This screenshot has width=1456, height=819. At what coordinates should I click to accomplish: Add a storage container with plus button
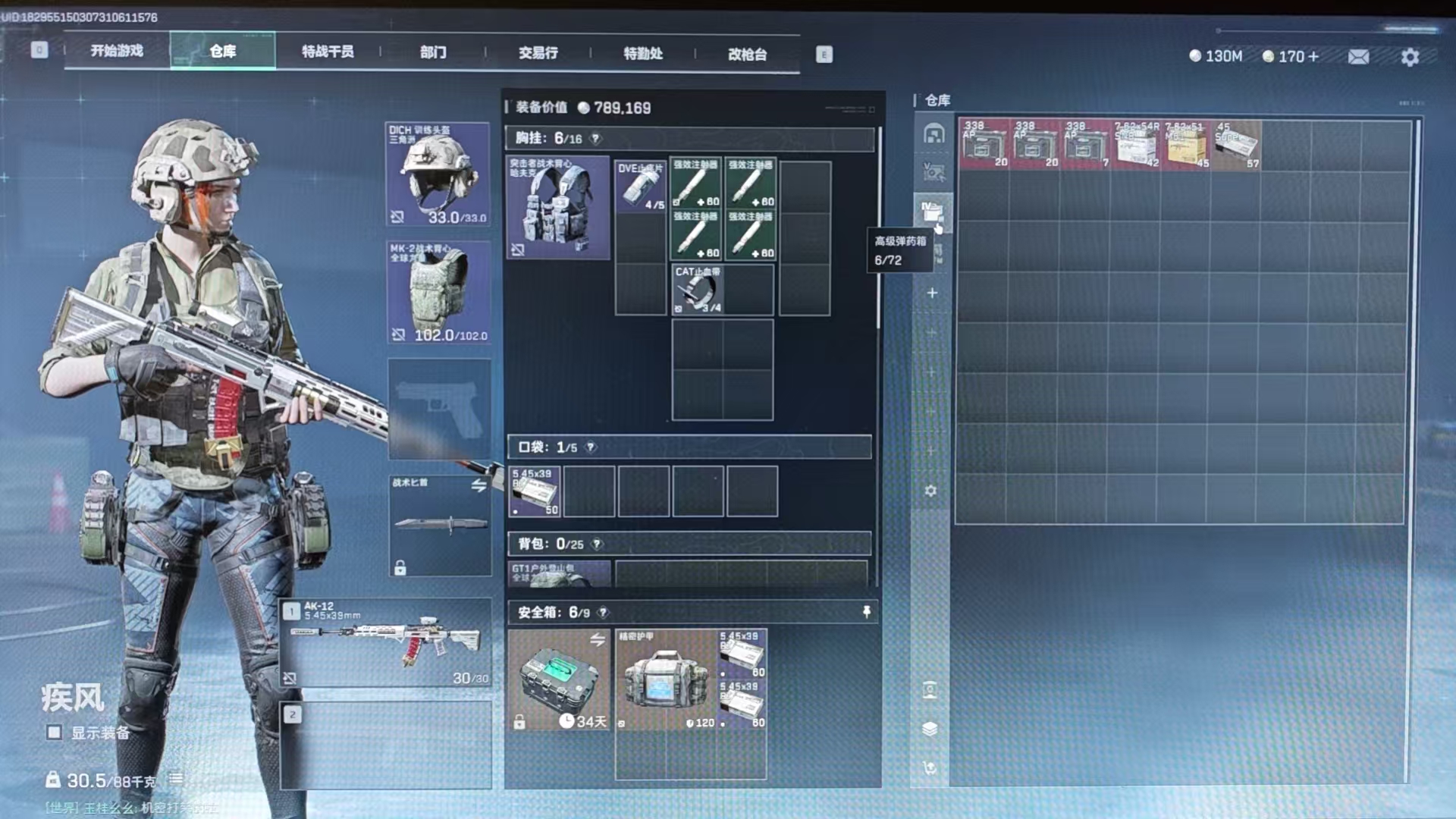click(x=932, y=293)
